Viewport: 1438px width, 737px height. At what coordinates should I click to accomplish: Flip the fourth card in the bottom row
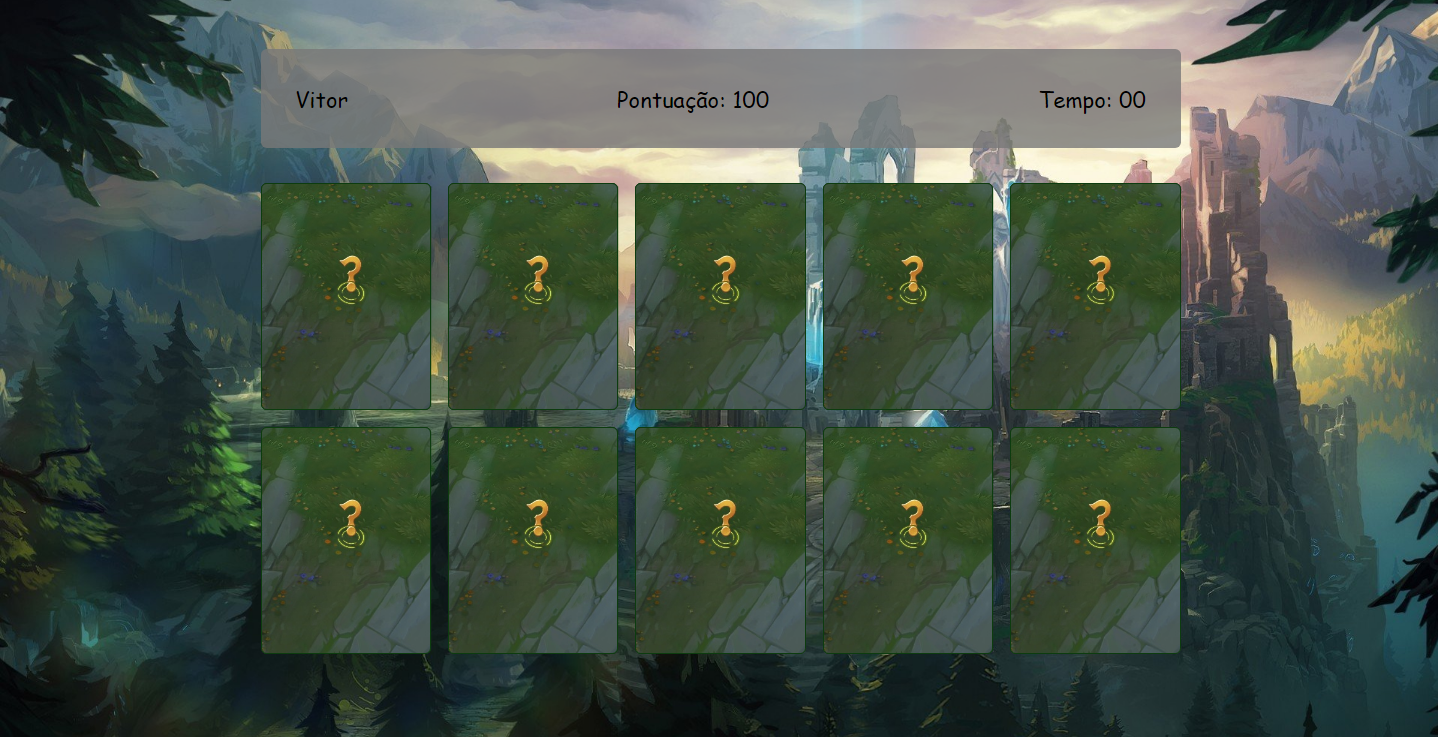click(x=907, y=538)
